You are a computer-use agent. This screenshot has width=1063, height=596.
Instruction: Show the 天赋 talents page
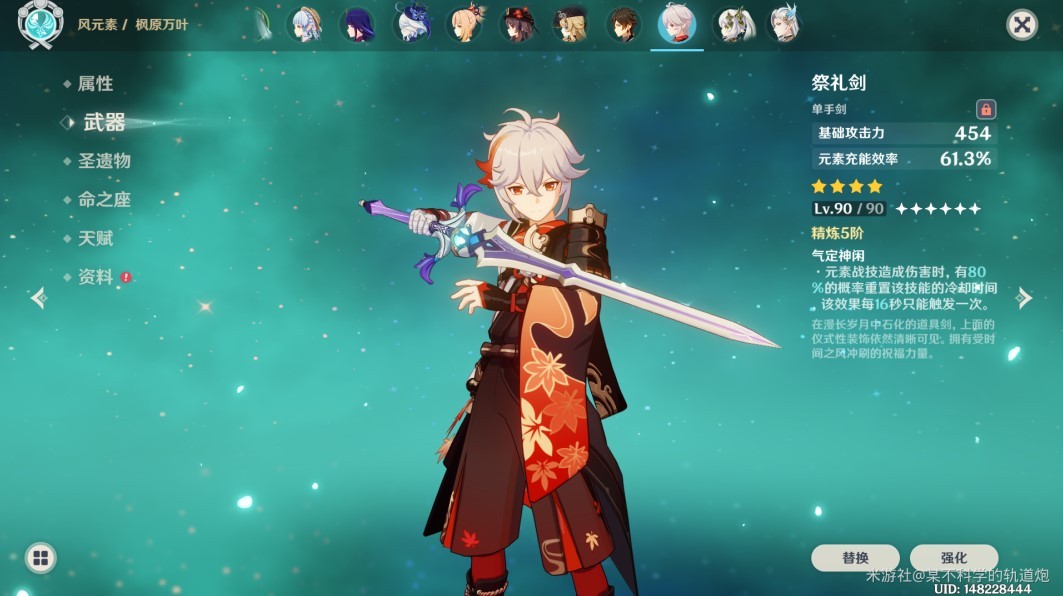coord(95,238)
